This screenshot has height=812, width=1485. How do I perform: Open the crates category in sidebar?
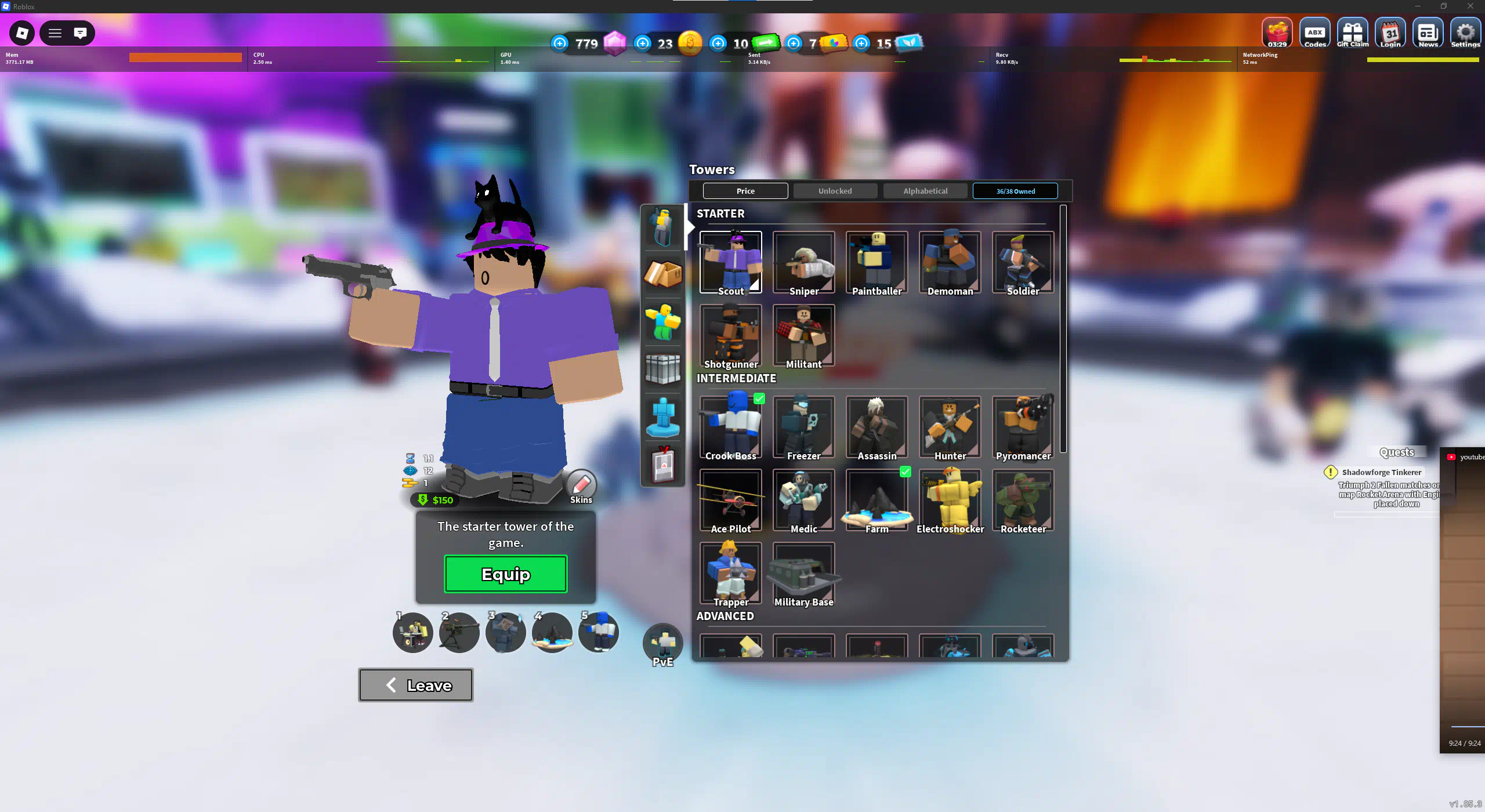(x=662, y=273)
